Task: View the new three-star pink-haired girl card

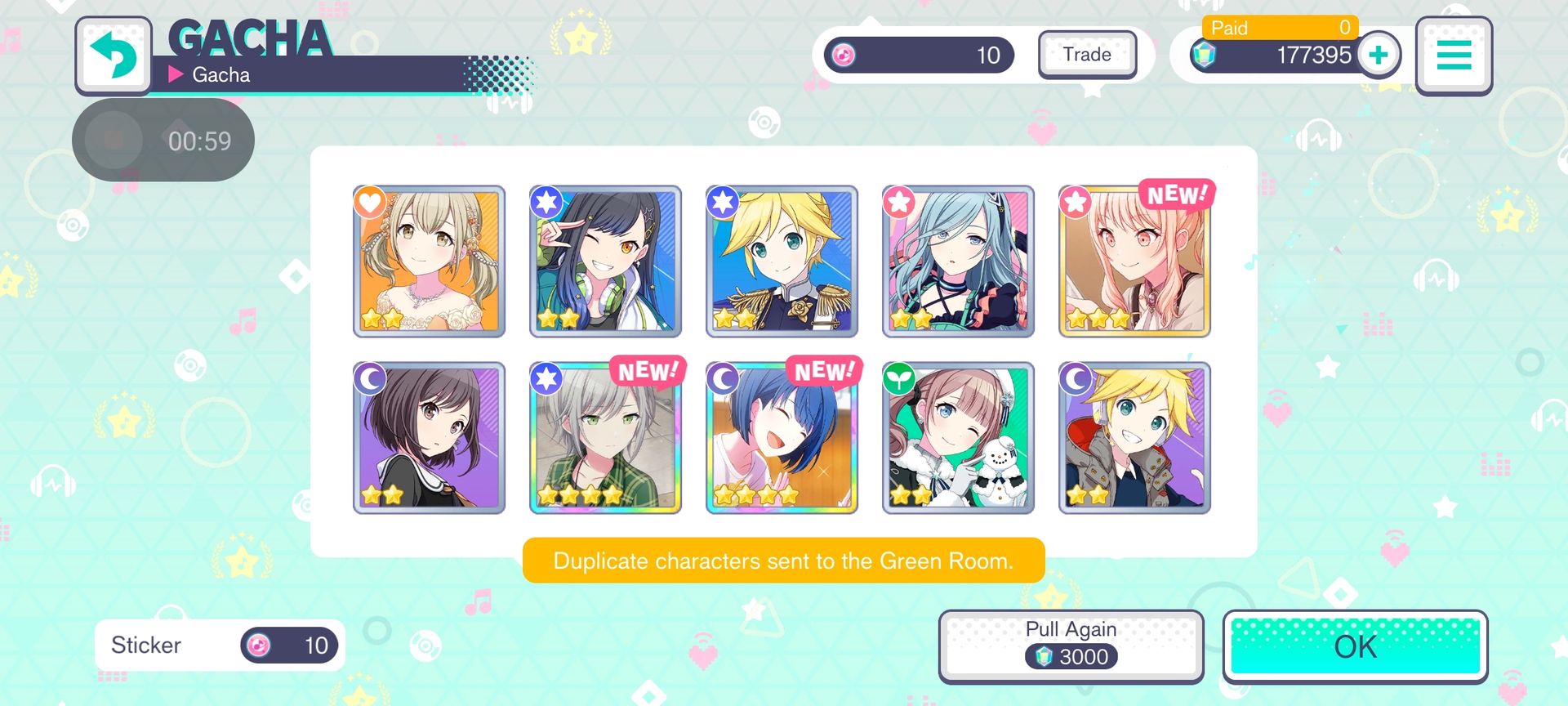Action: [1134, 261]
